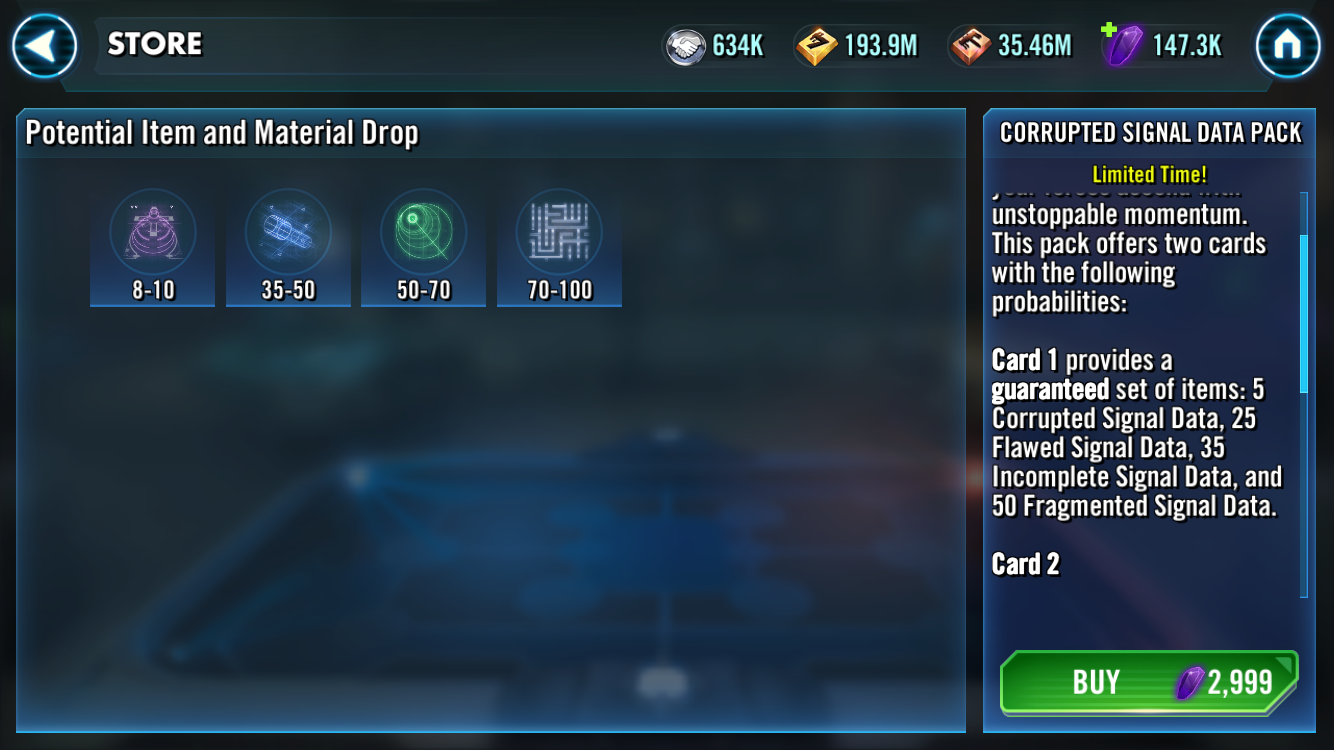
Task: Tap the gold credits currency icon
Action: click(816, 46)
